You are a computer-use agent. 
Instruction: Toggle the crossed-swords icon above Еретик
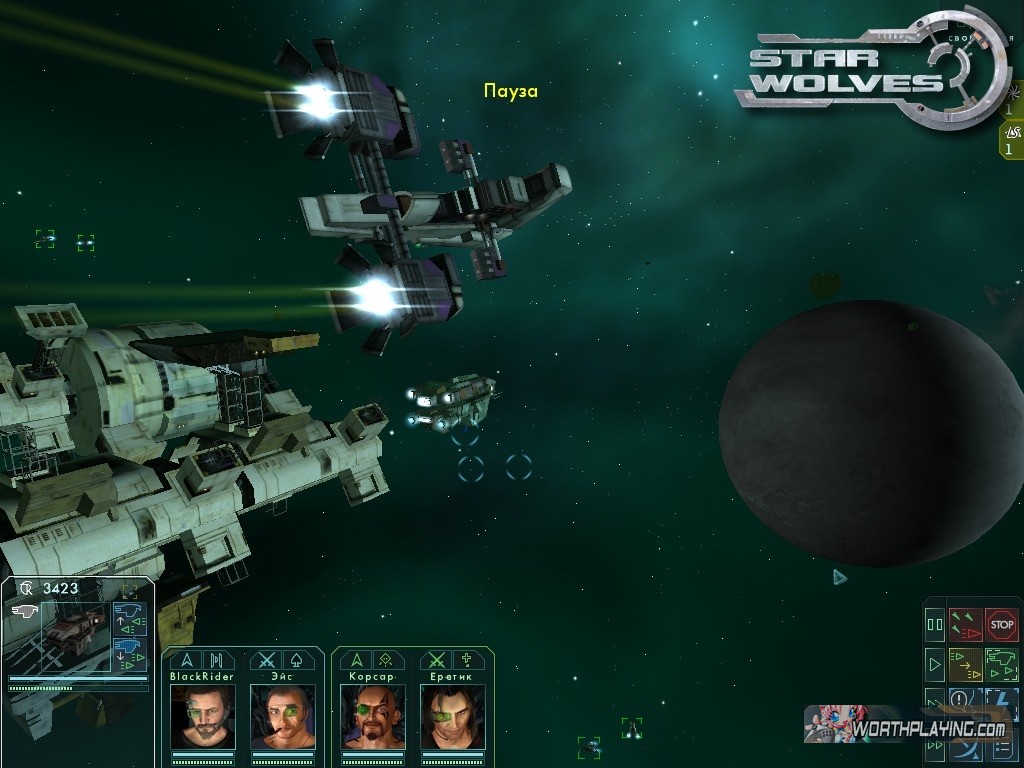tap(435, 660)
